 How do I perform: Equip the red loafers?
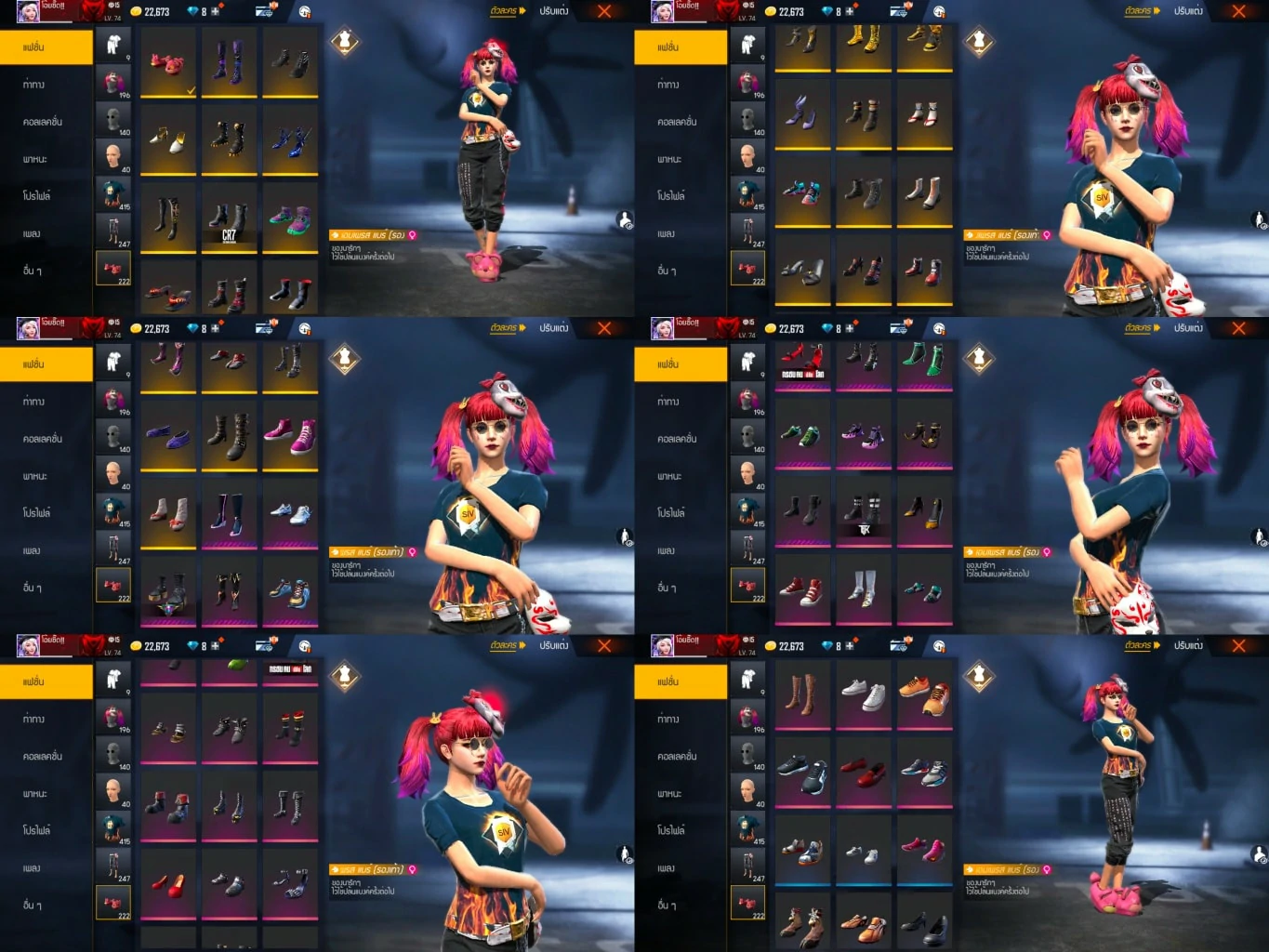[863, 773]
